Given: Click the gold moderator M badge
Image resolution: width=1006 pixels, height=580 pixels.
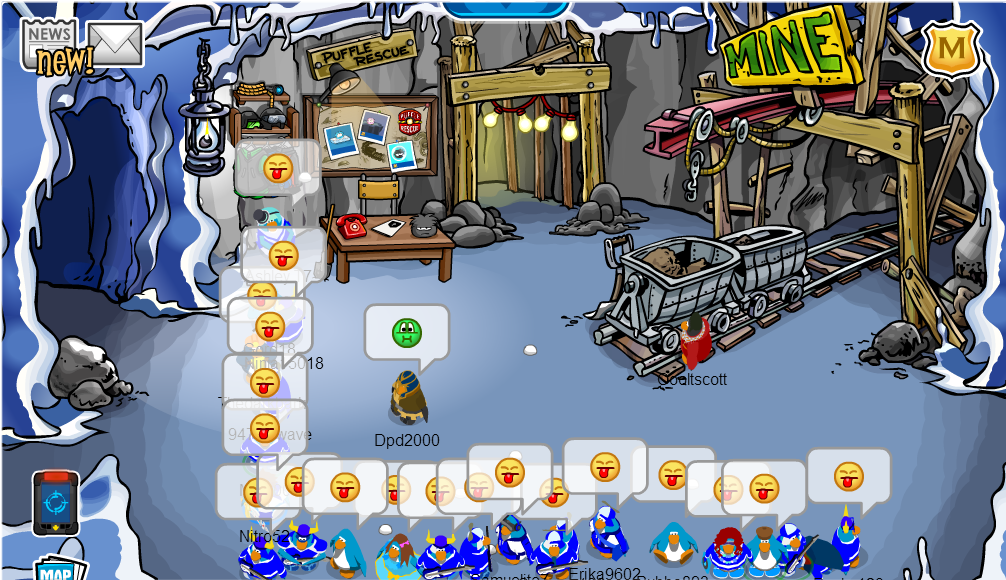Looking at the screenshot, I should pos(951,47).
